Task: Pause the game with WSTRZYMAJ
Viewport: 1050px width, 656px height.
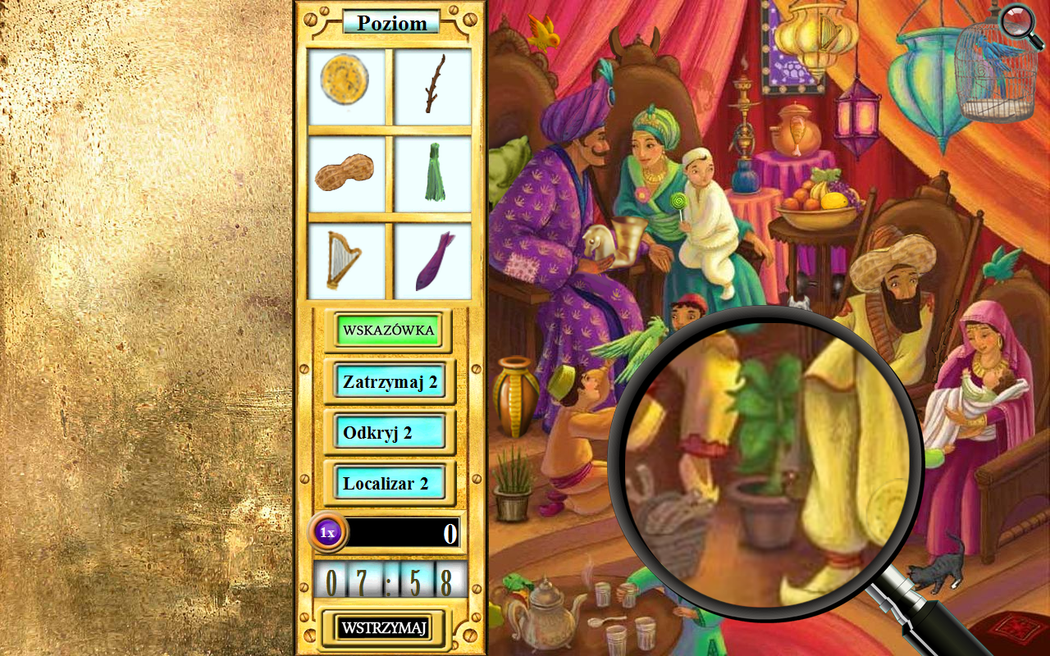Action: click(384, 627)
